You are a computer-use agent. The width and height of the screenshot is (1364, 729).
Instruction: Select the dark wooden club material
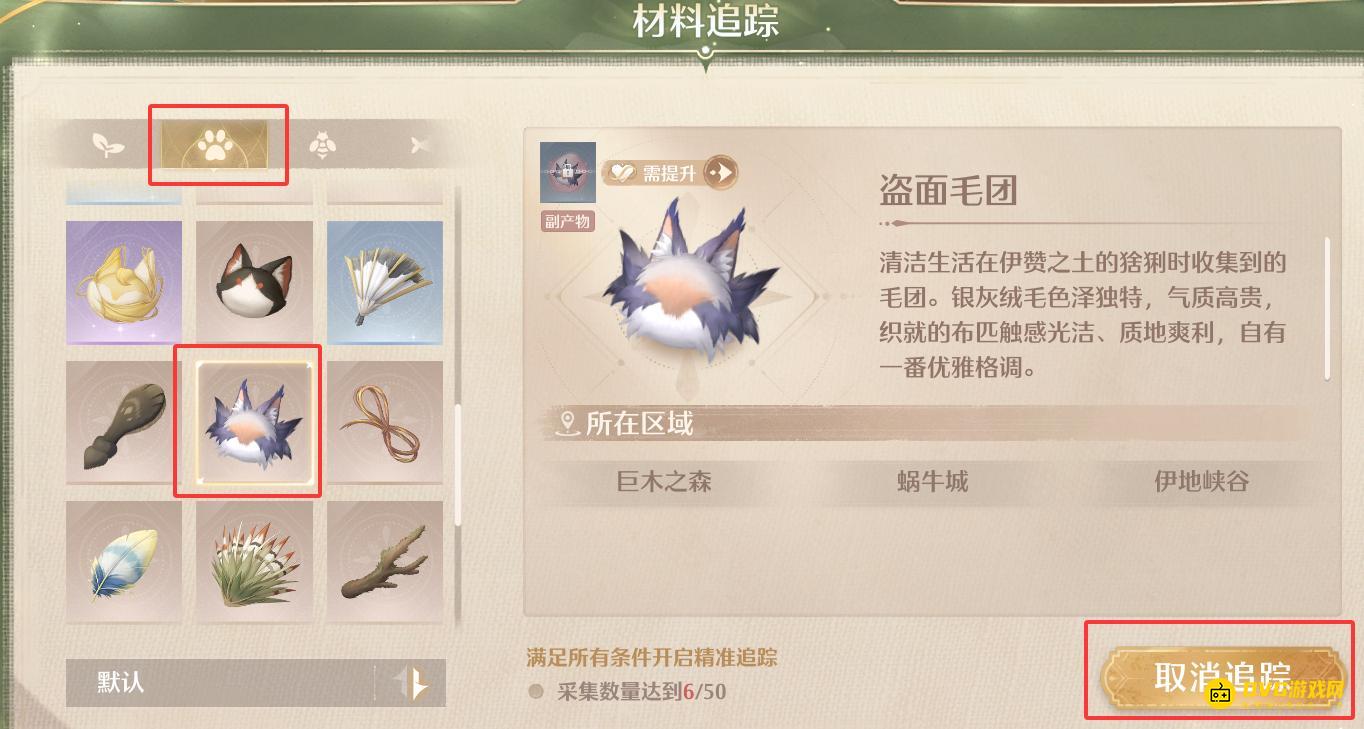123,421
